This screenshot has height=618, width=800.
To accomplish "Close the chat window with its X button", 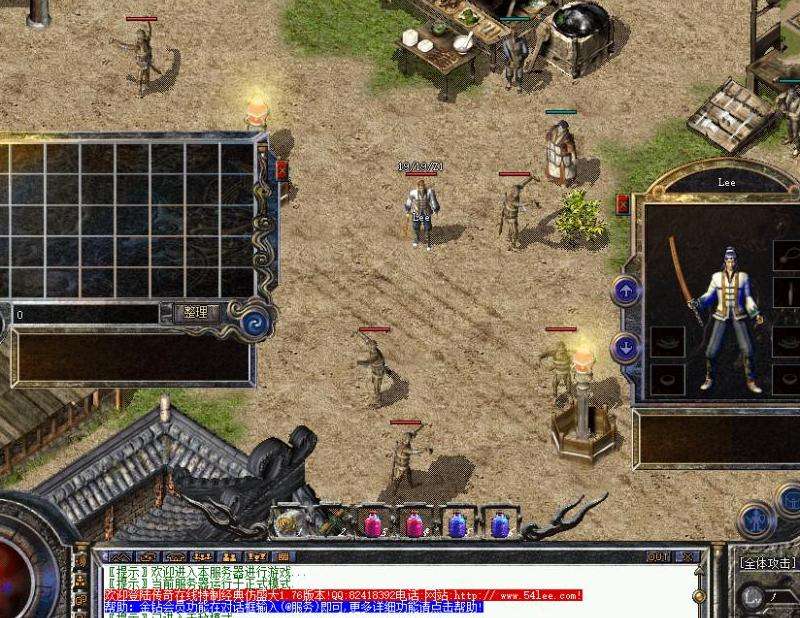I will pos(688,557).
